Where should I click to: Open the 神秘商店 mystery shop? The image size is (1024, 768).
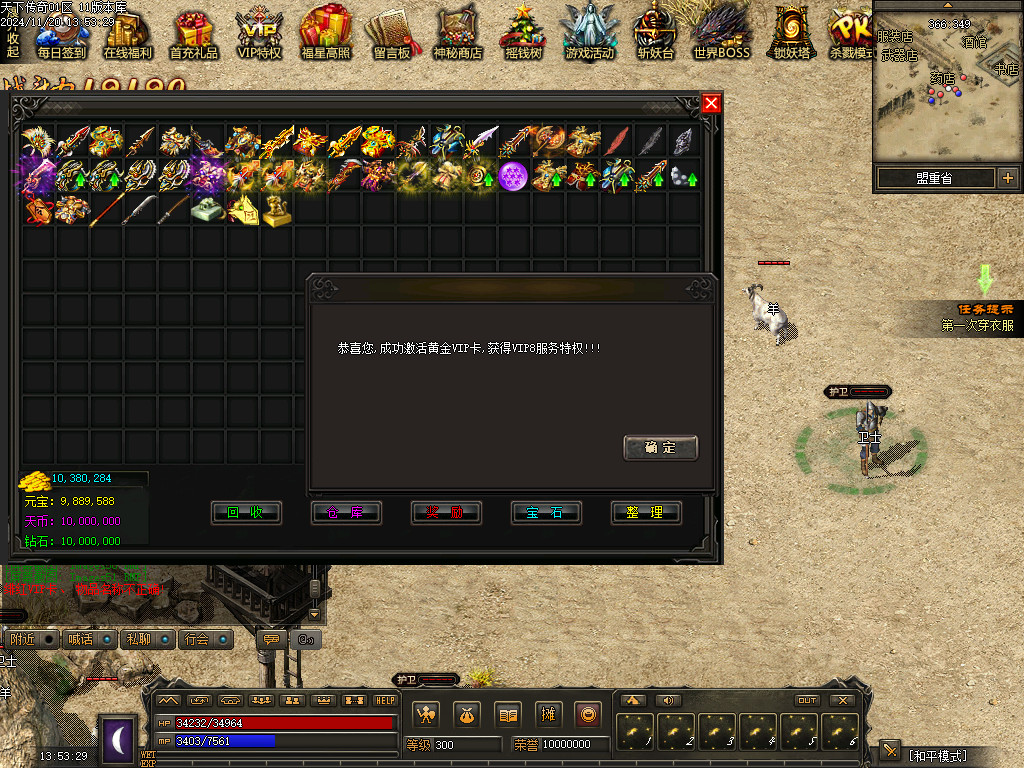pyautogui.click(x=458, y=34)
